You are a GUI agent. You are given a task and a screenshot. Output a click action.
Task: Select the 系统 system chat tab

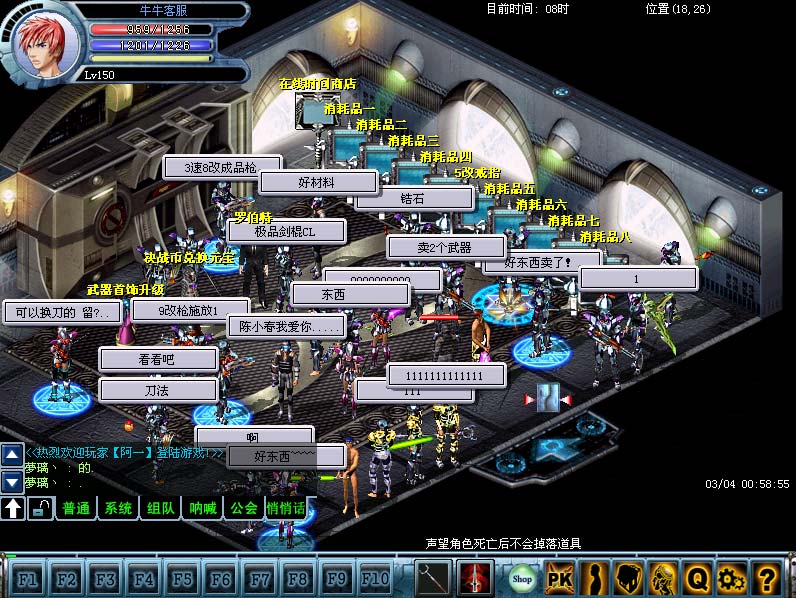point(119,509)
